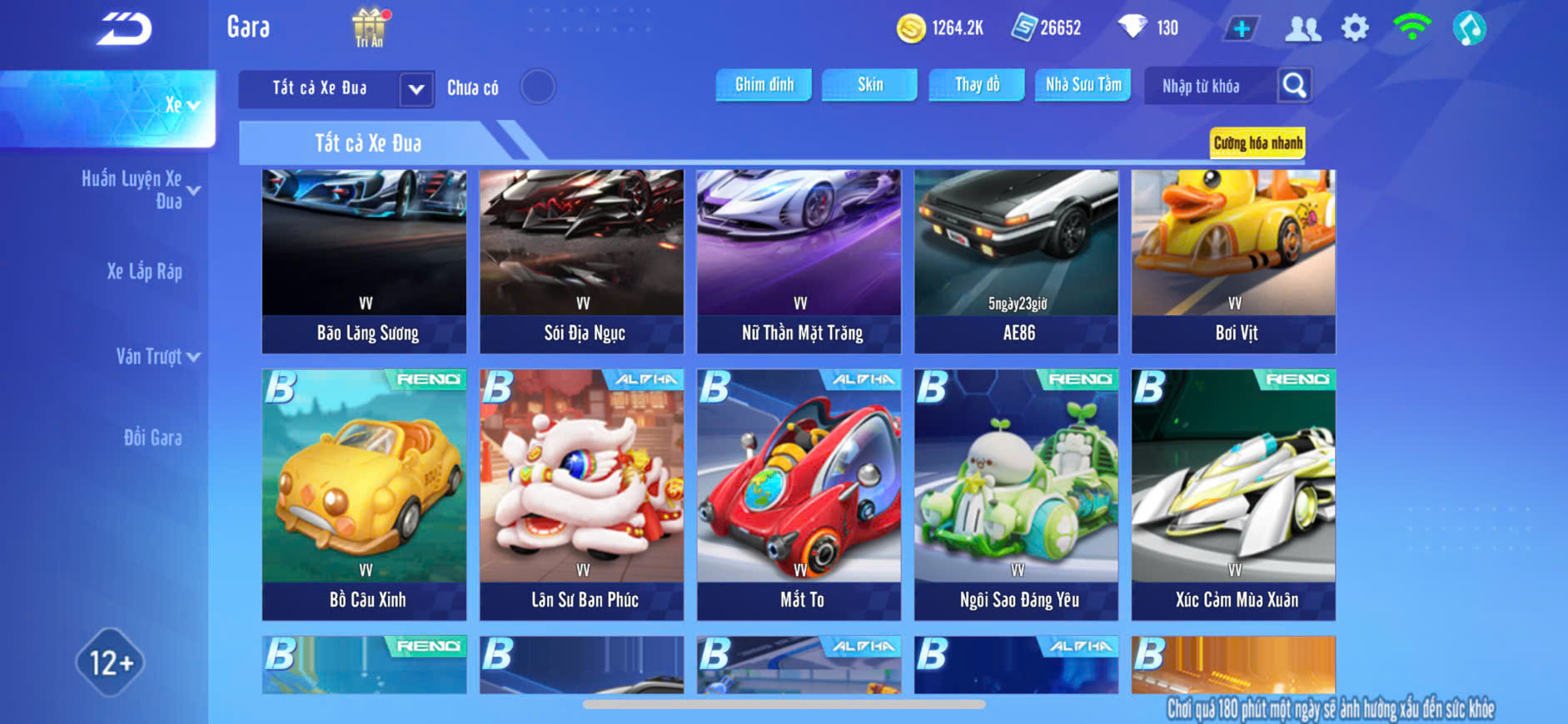Add currency with the plus button
Image resolution: width=1568 pixels, height=724 pixels.
(1241, 28)
